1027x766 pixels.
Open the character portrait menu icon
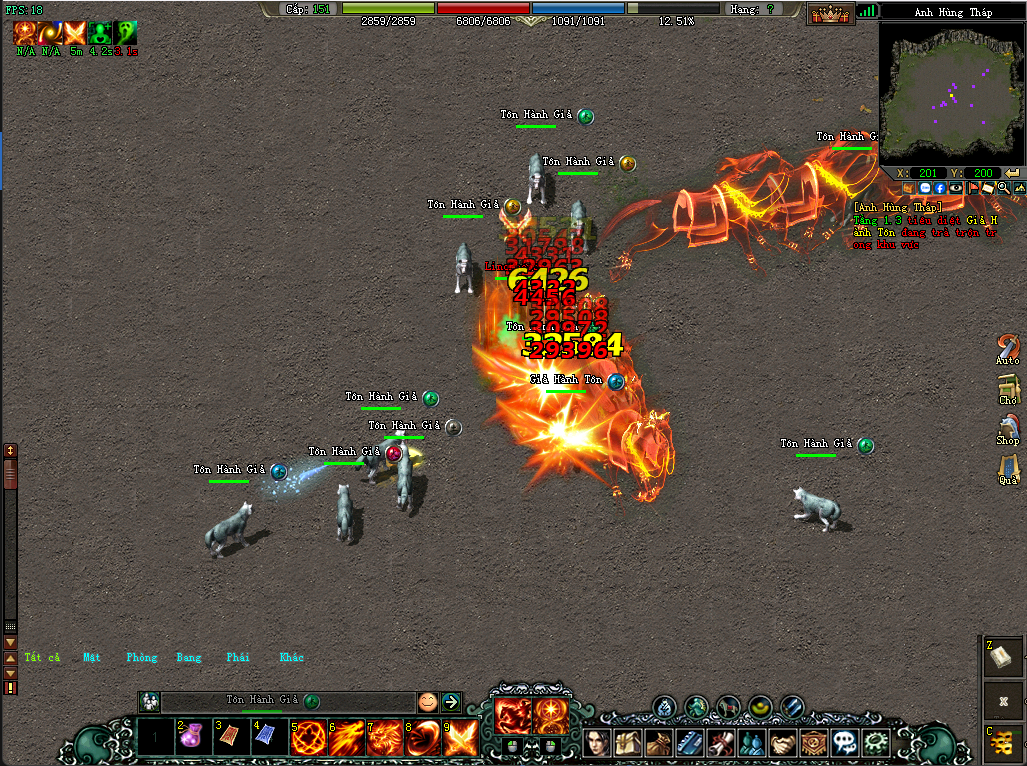(x=598, y=742)
